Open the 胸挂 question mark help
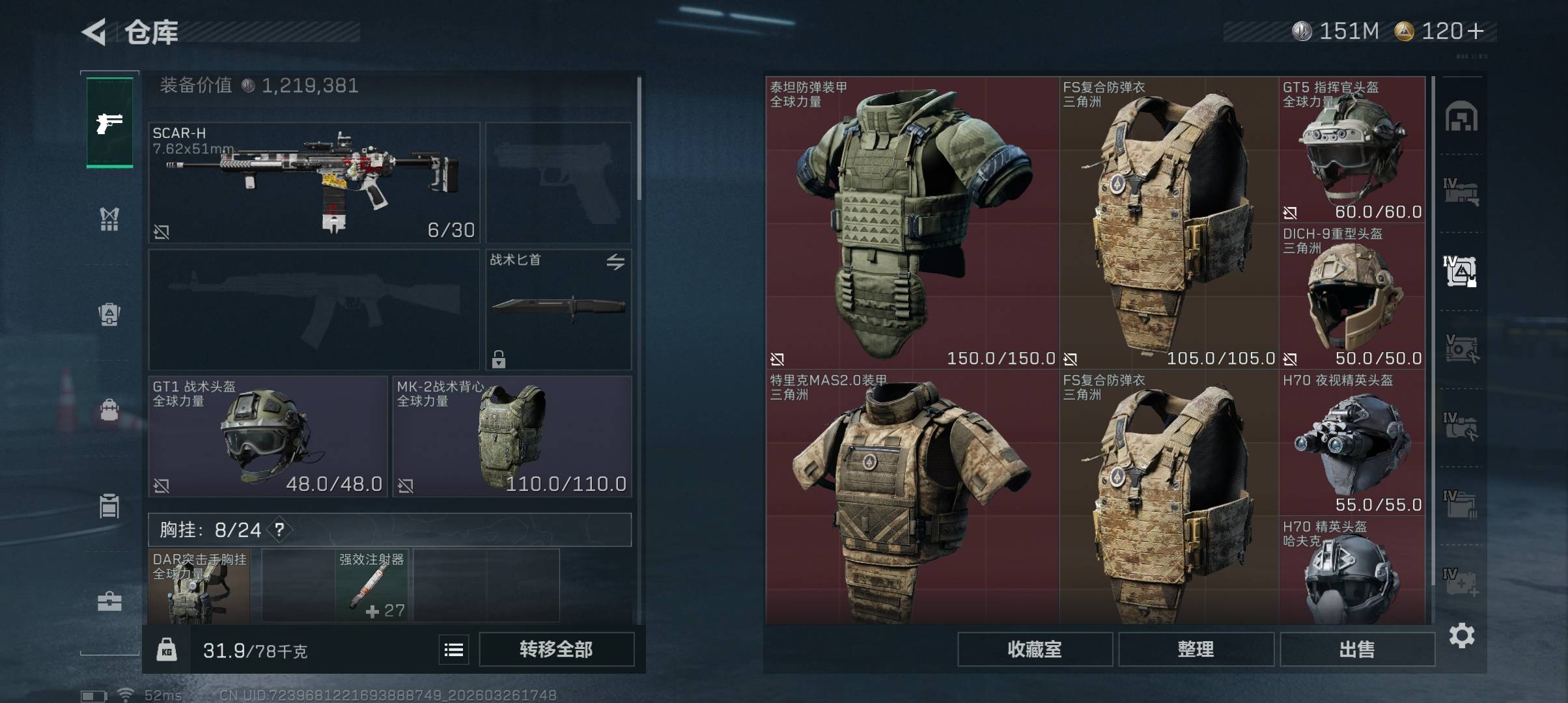Image resolution: width=1568 pixels, height=703 pixels. 279,530
